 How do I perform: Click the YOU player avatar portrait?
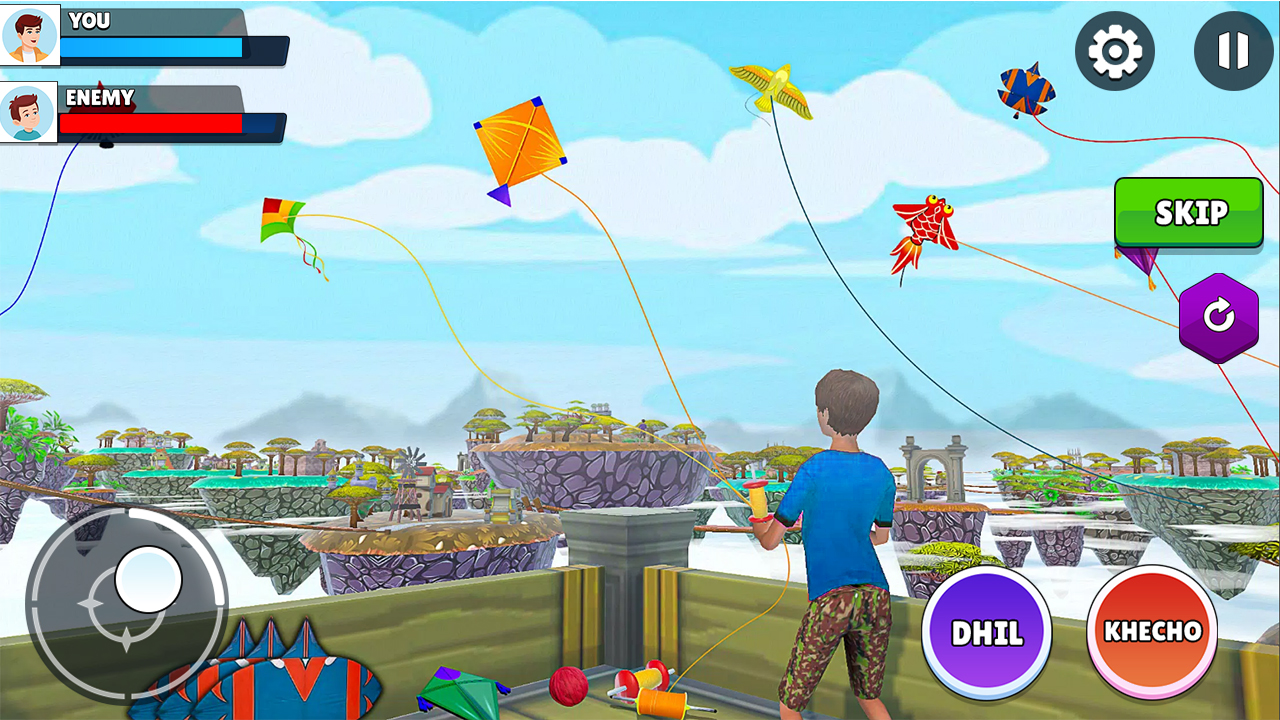coord(31,33)
